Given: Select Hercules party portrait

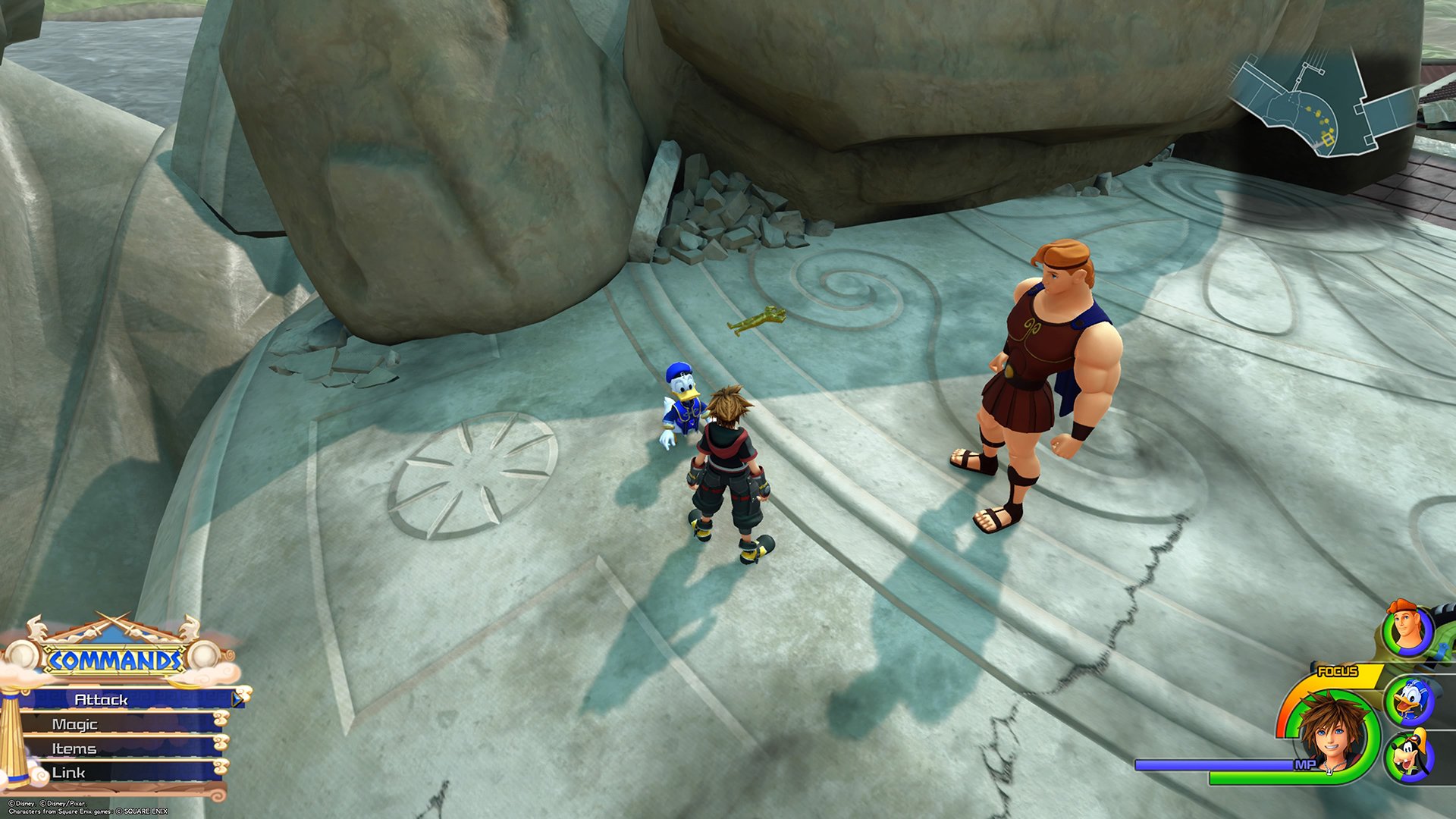Looking at the screenshot, I should click(x=1407, y=629).
